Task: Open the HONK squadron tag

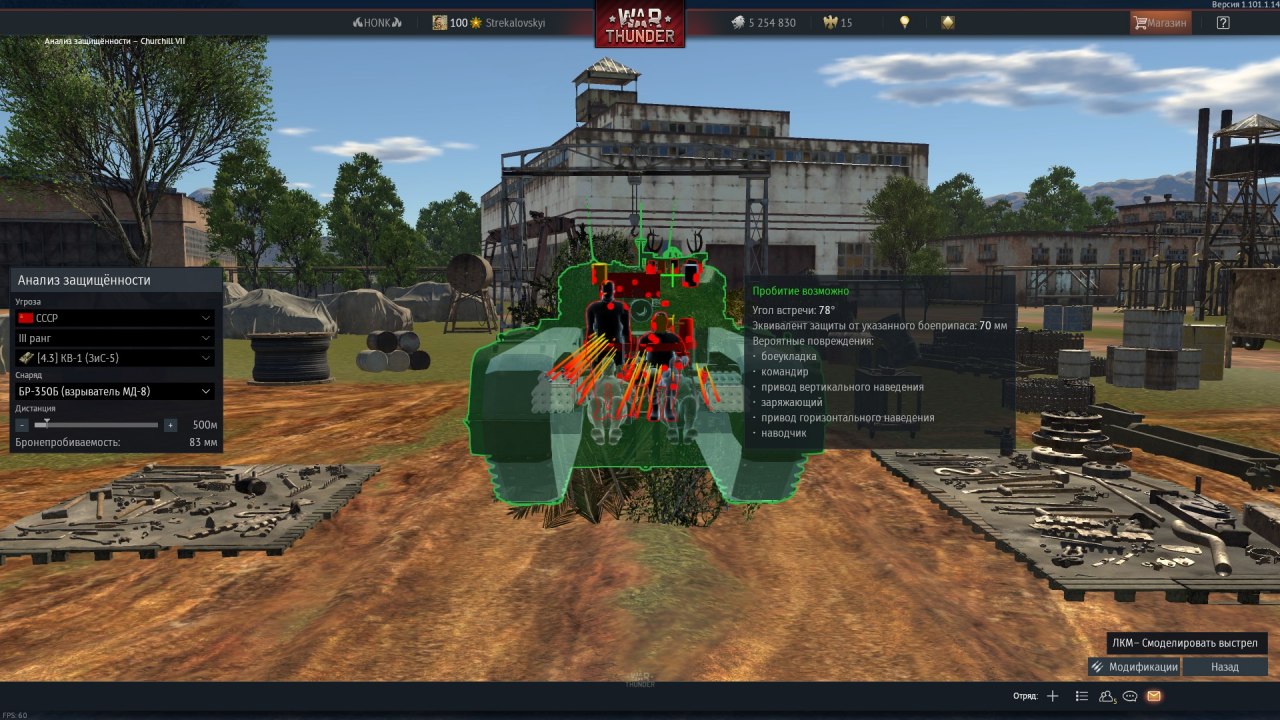Action: (377, 23)
